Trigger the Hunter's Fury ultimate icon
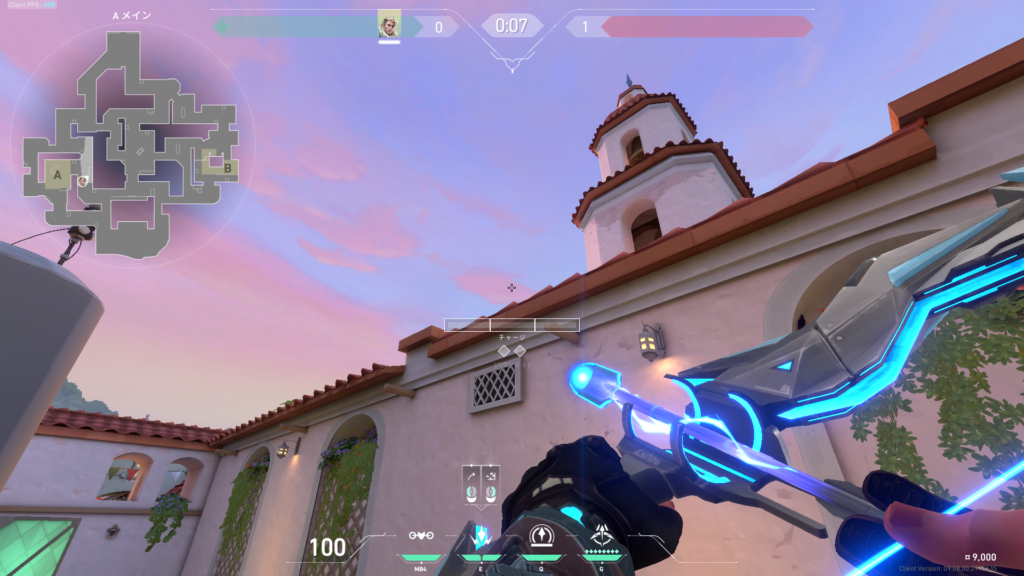The width and height of the screenshot is (1024, 576). 602,536
